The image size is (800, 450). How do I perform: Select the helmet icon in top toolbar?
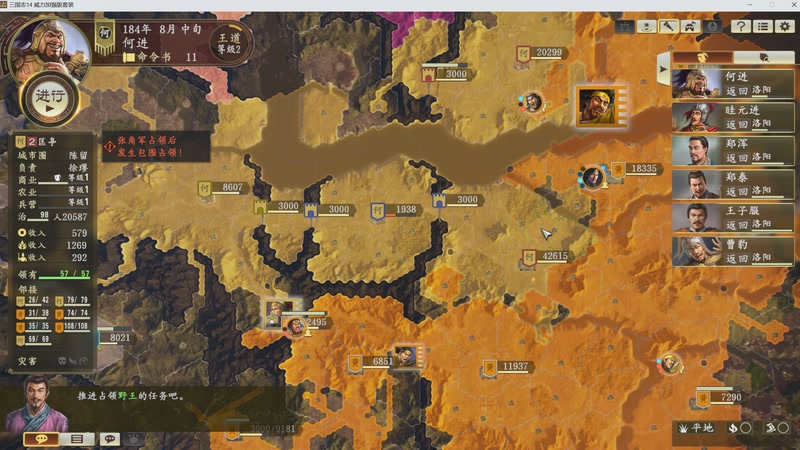point(690,27)
